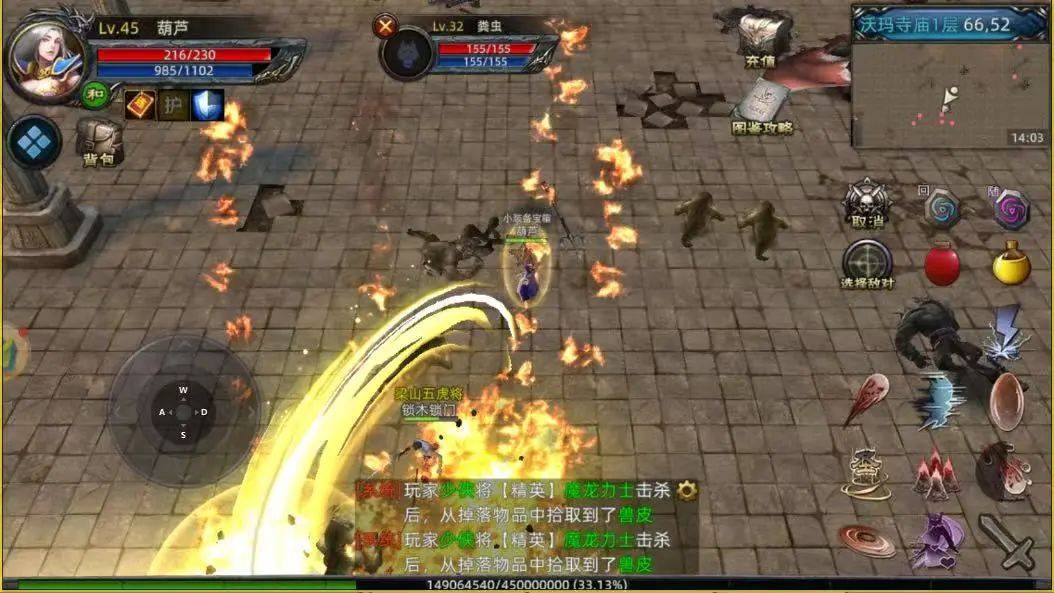Cast the lightning bolt skill
Screen dimensions: 1054x593
1006,333
